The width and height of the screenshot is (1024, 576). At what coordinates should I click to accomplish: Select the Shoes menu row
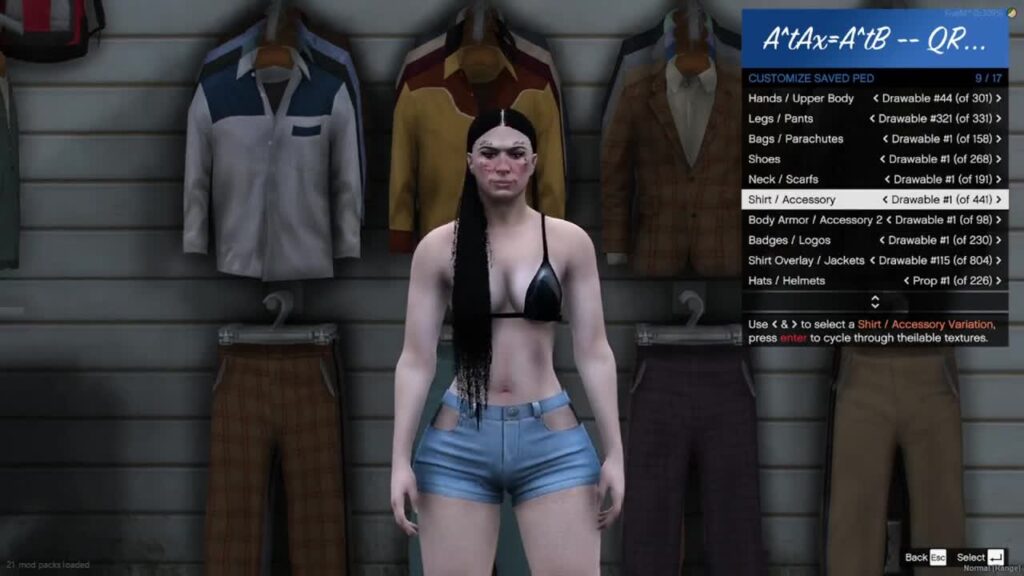point(874,159)
